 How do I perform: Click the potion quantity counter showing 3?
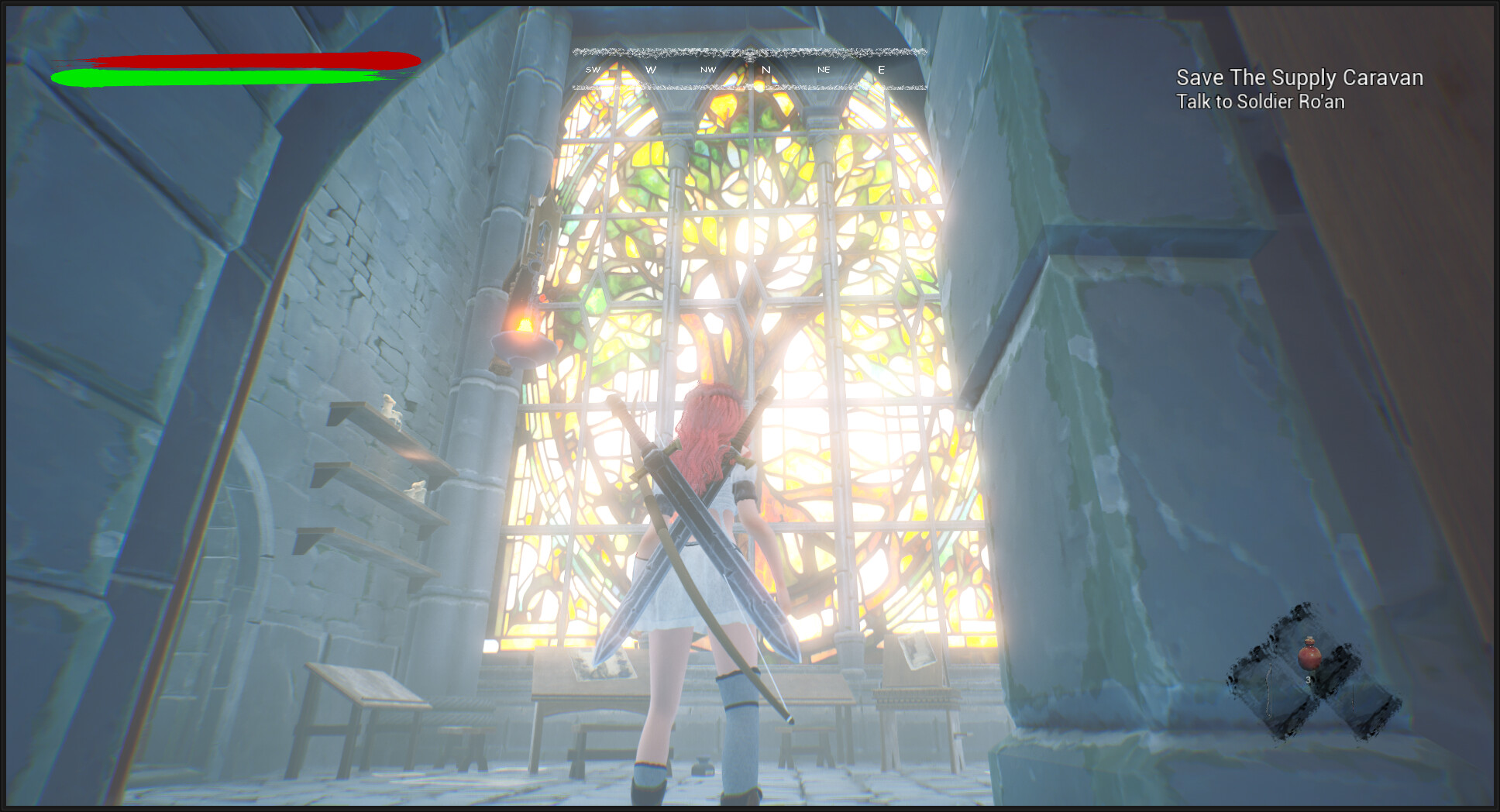pos(1309,680)
